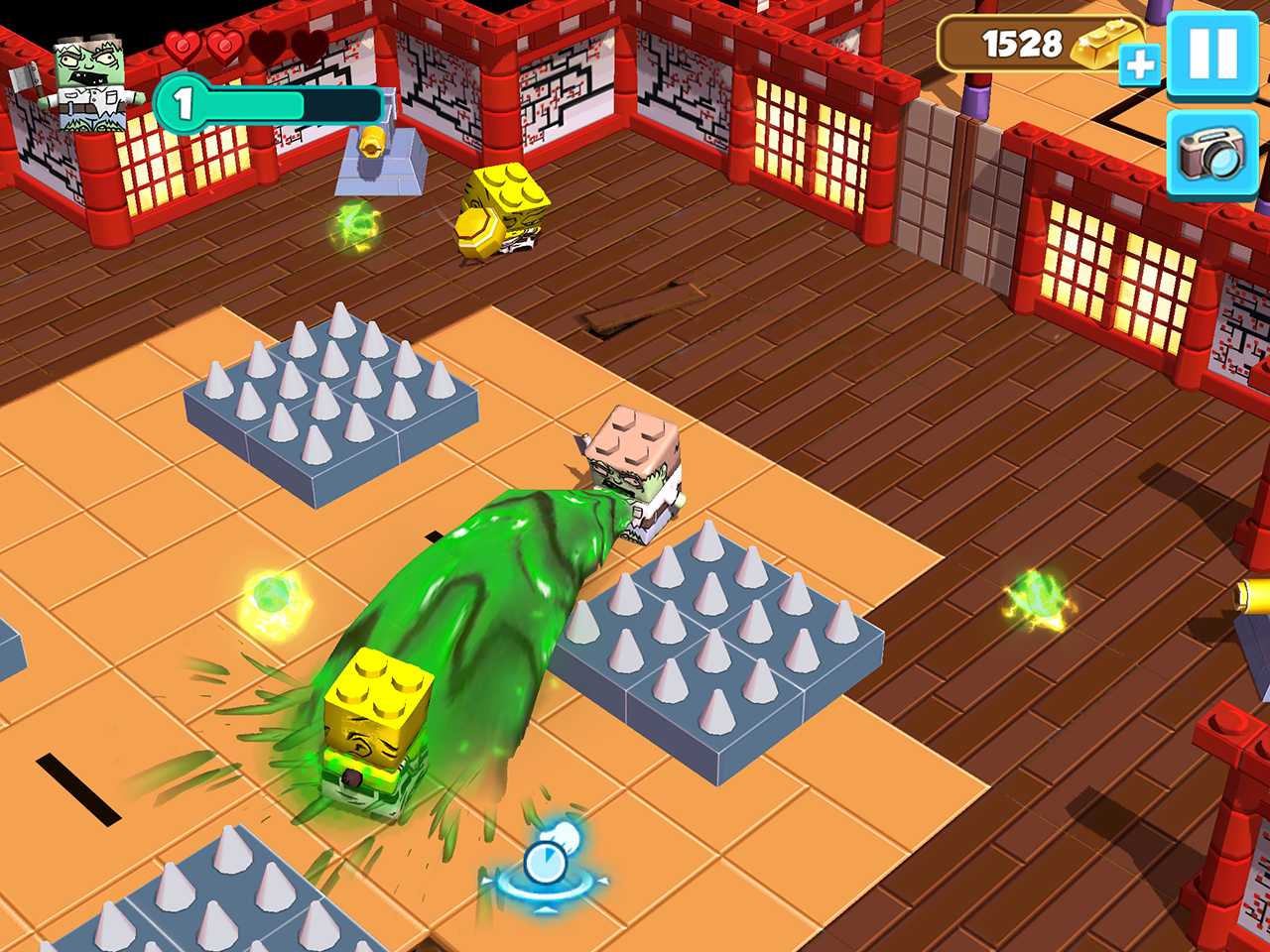Pause the game
The image size is (1270, 952).
tap(1211, 54)
